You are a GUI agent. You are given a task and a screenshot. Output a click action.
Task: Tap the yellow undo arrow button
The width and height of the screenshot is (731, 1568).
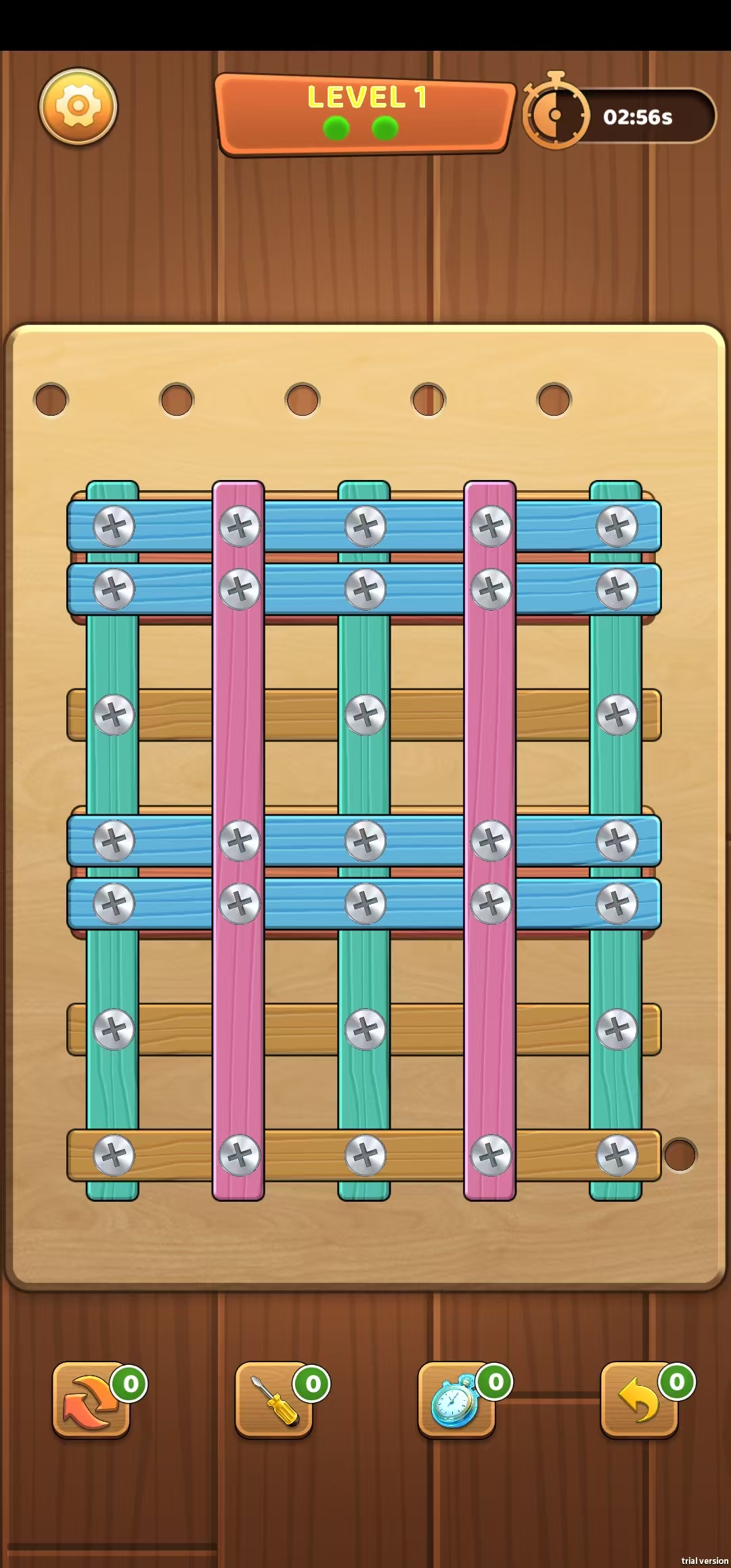pyautogui.click(x=639, y=1399)
